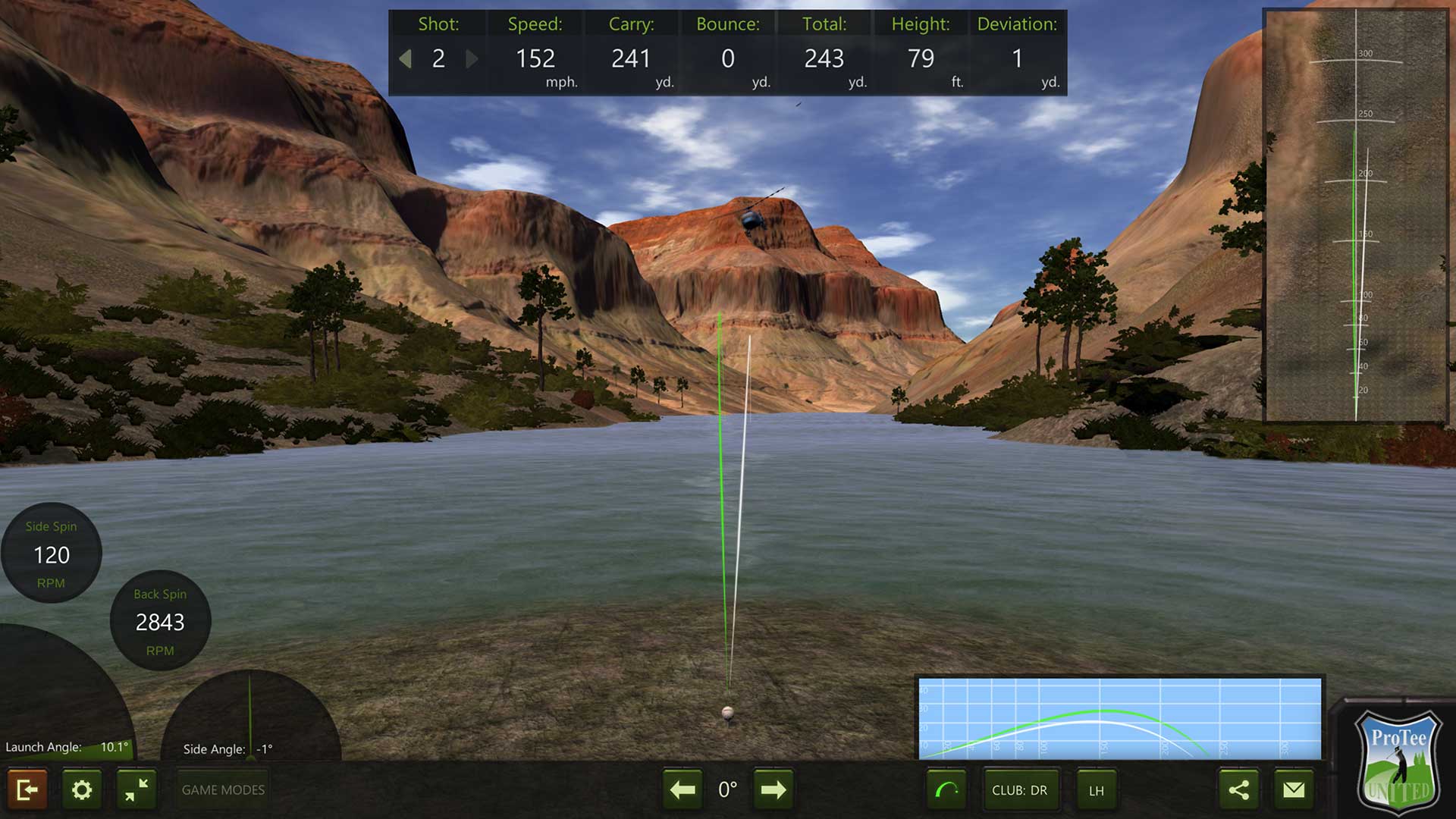Open the envelope mail button

1294,790
